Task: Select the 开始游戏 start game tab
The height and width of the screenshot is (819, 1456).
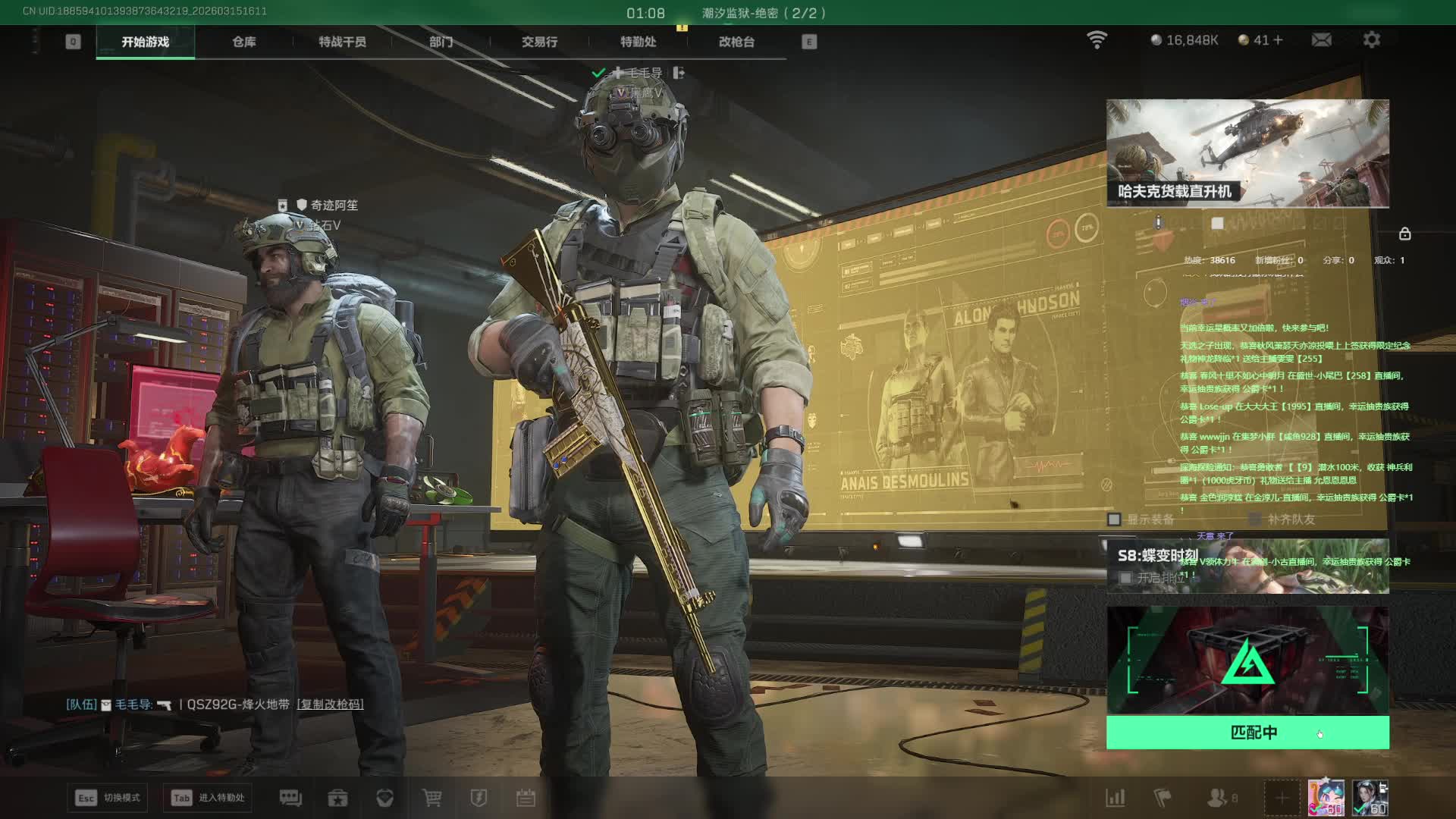Action: click(145, 42)
